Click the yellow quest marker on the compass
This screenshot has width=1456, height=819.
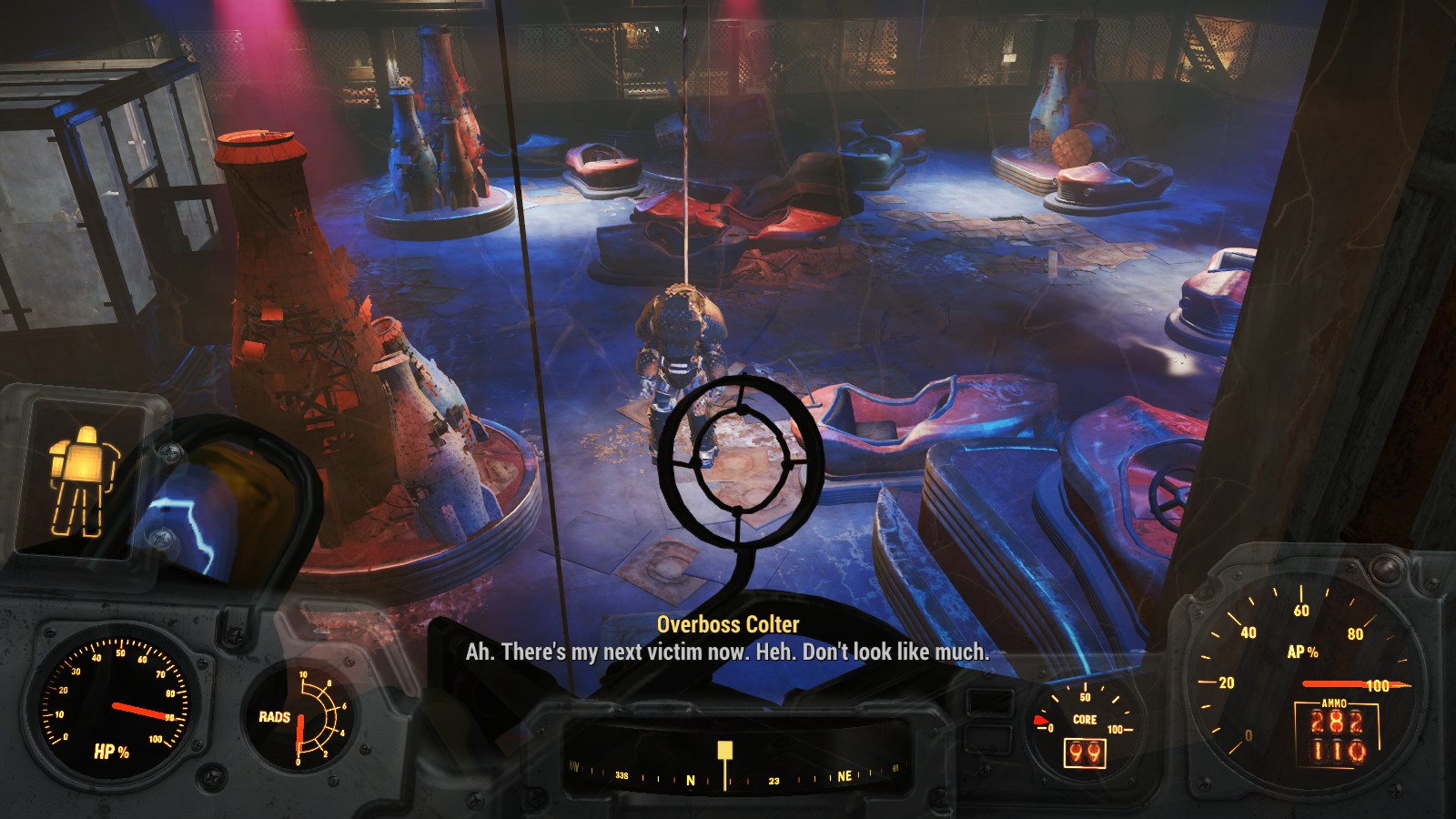click(724, 750)
